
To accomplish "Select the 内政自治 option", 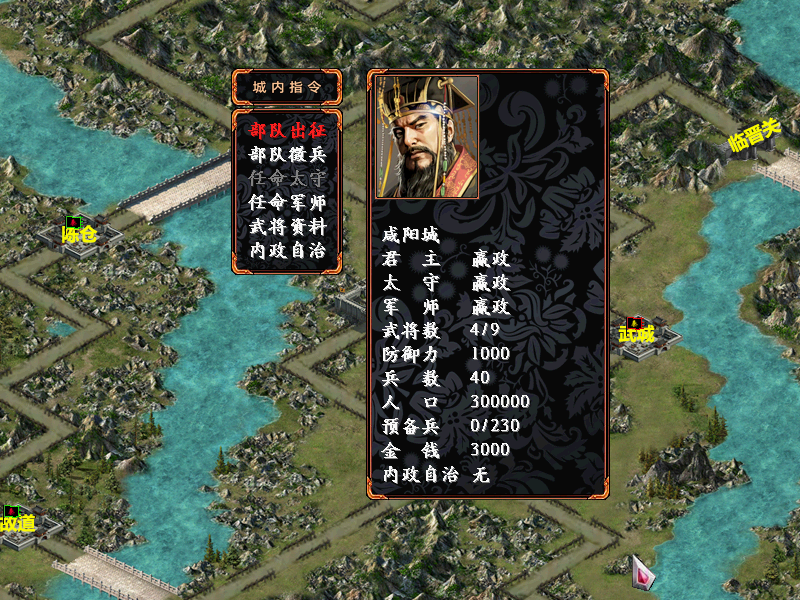I will (x=288, y=250).
